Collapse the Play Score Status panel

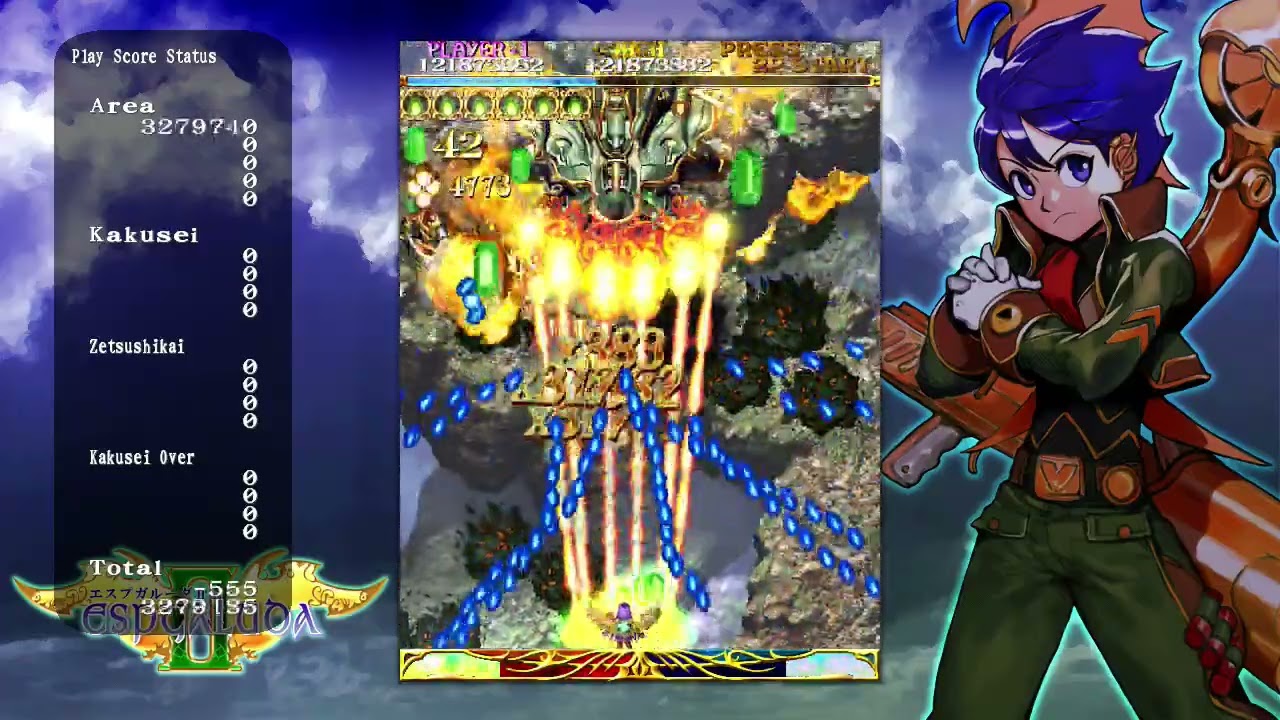click(145, 57)
